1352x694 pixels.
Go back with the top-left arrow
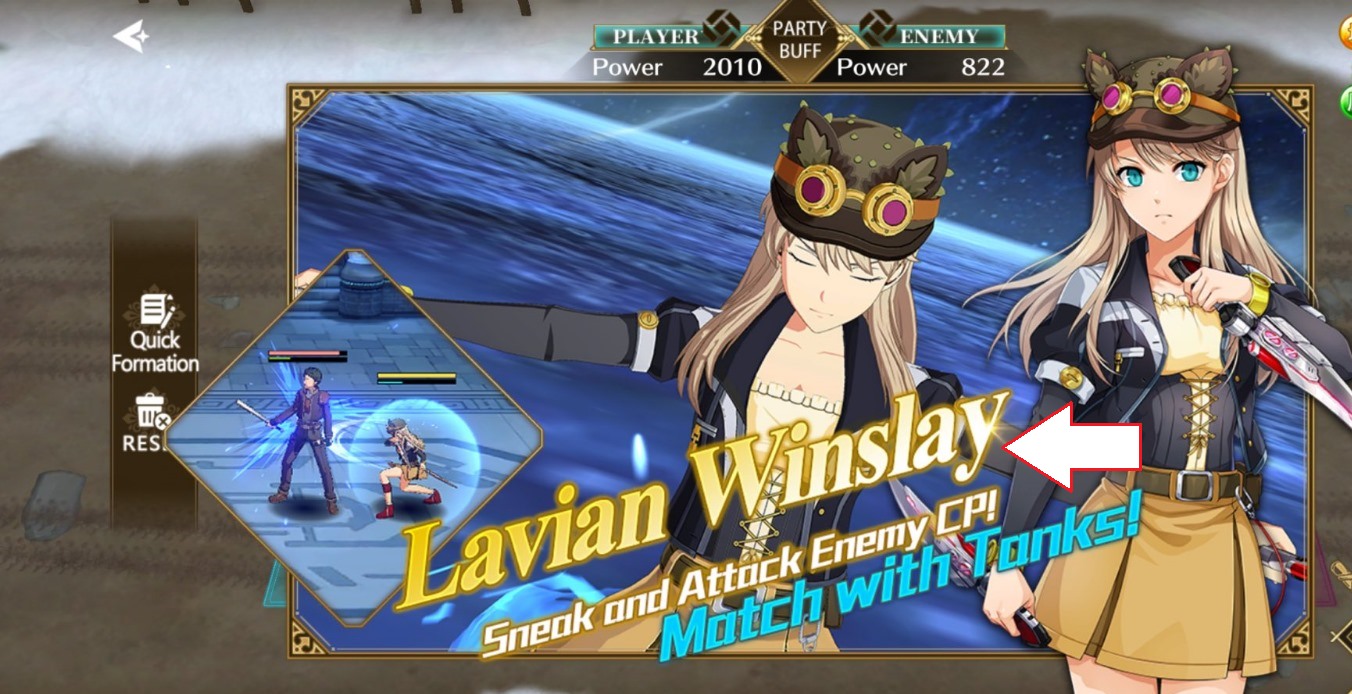(131, 37)
